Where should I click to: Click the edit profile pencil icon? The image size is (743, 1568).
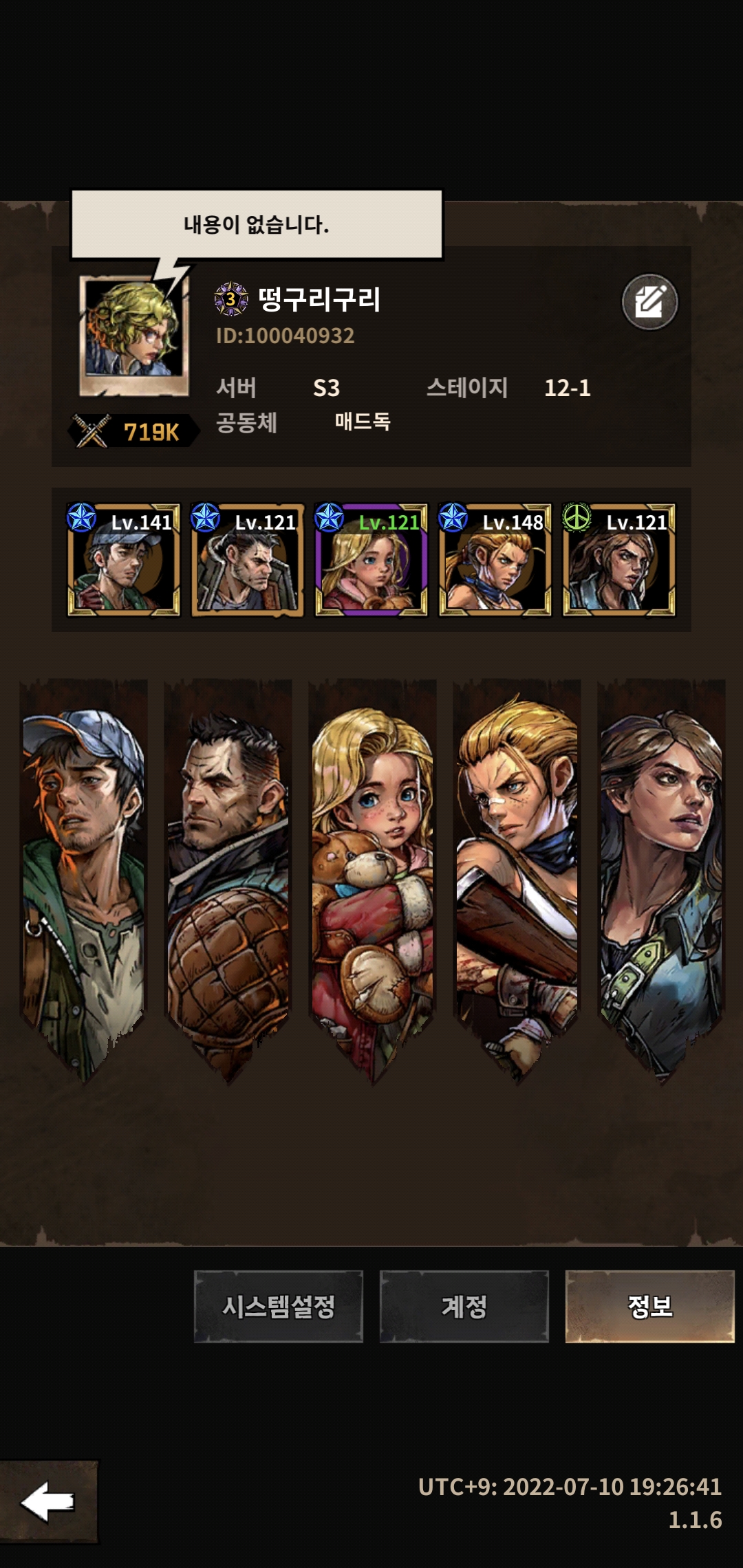(x=649, y=302)
